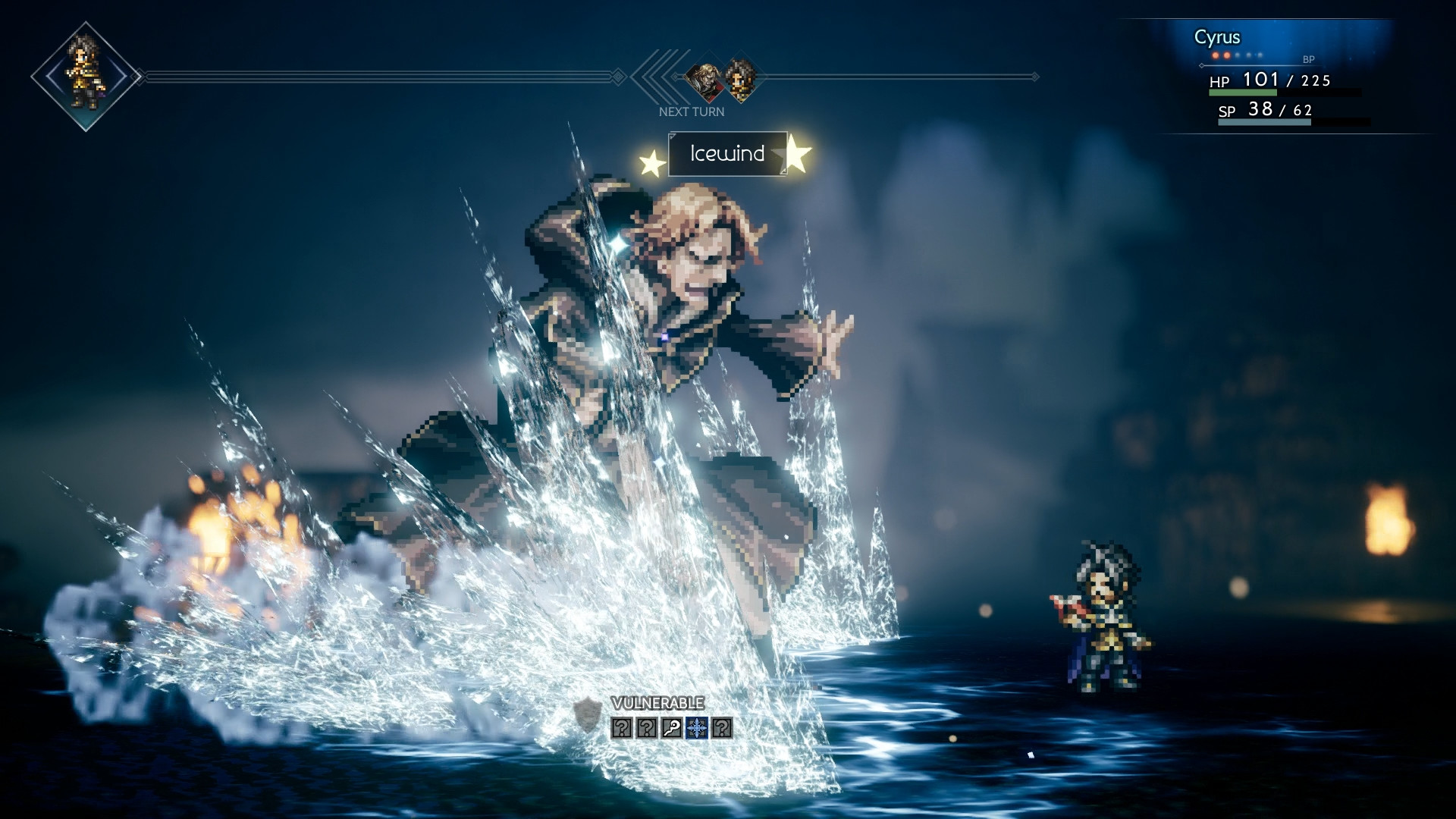Click Cyrus's green HP bar
The image size is (1456, 819).
coord(1244,93)
